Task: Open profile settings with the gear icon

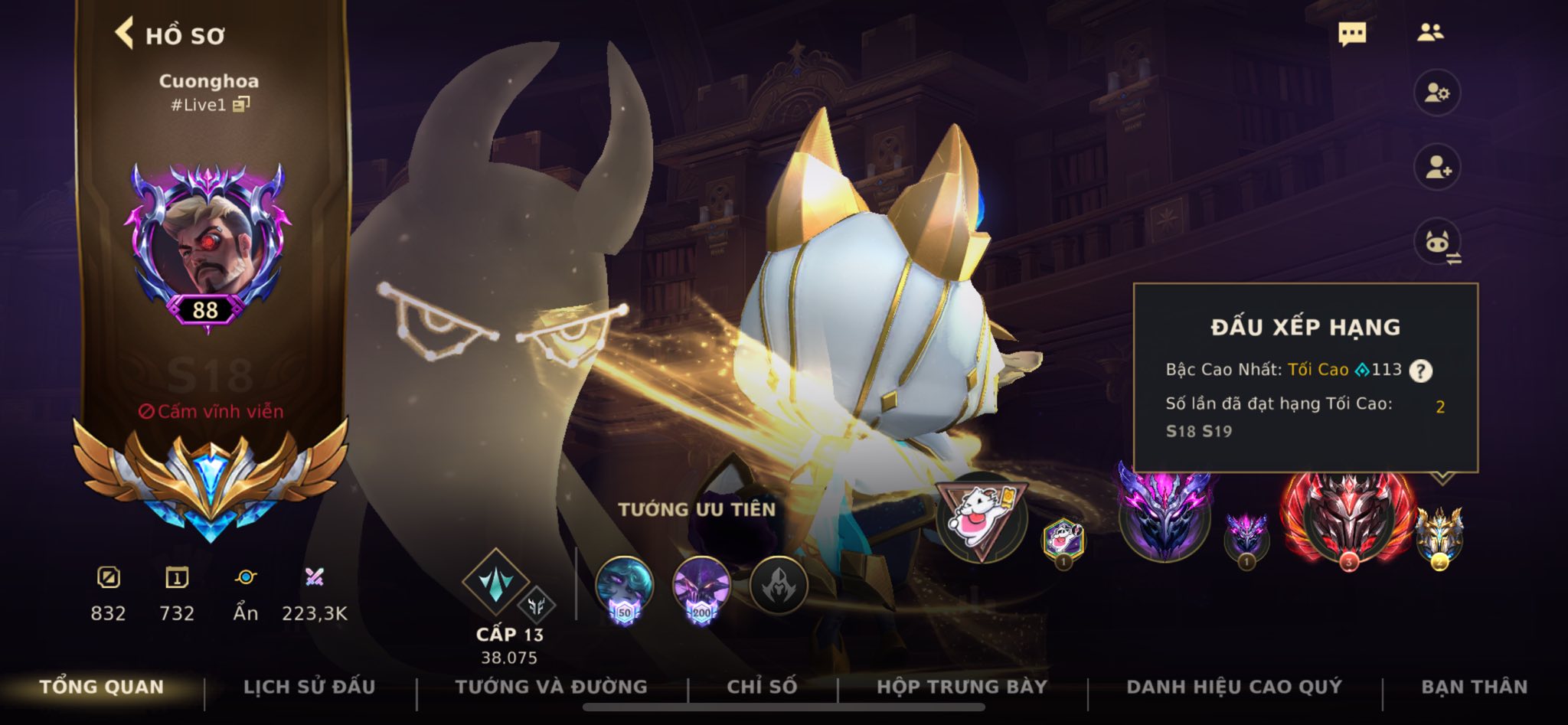Action: 1437,93
